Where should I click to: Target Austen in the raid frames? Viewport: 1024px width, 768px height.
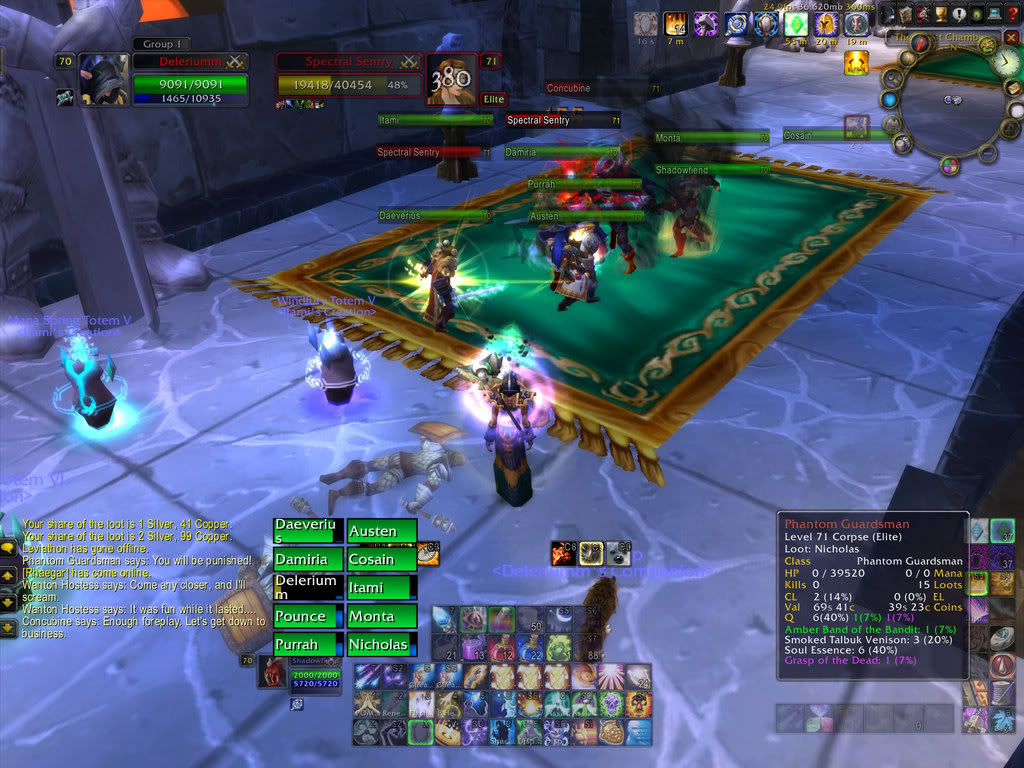coord(381,531)
